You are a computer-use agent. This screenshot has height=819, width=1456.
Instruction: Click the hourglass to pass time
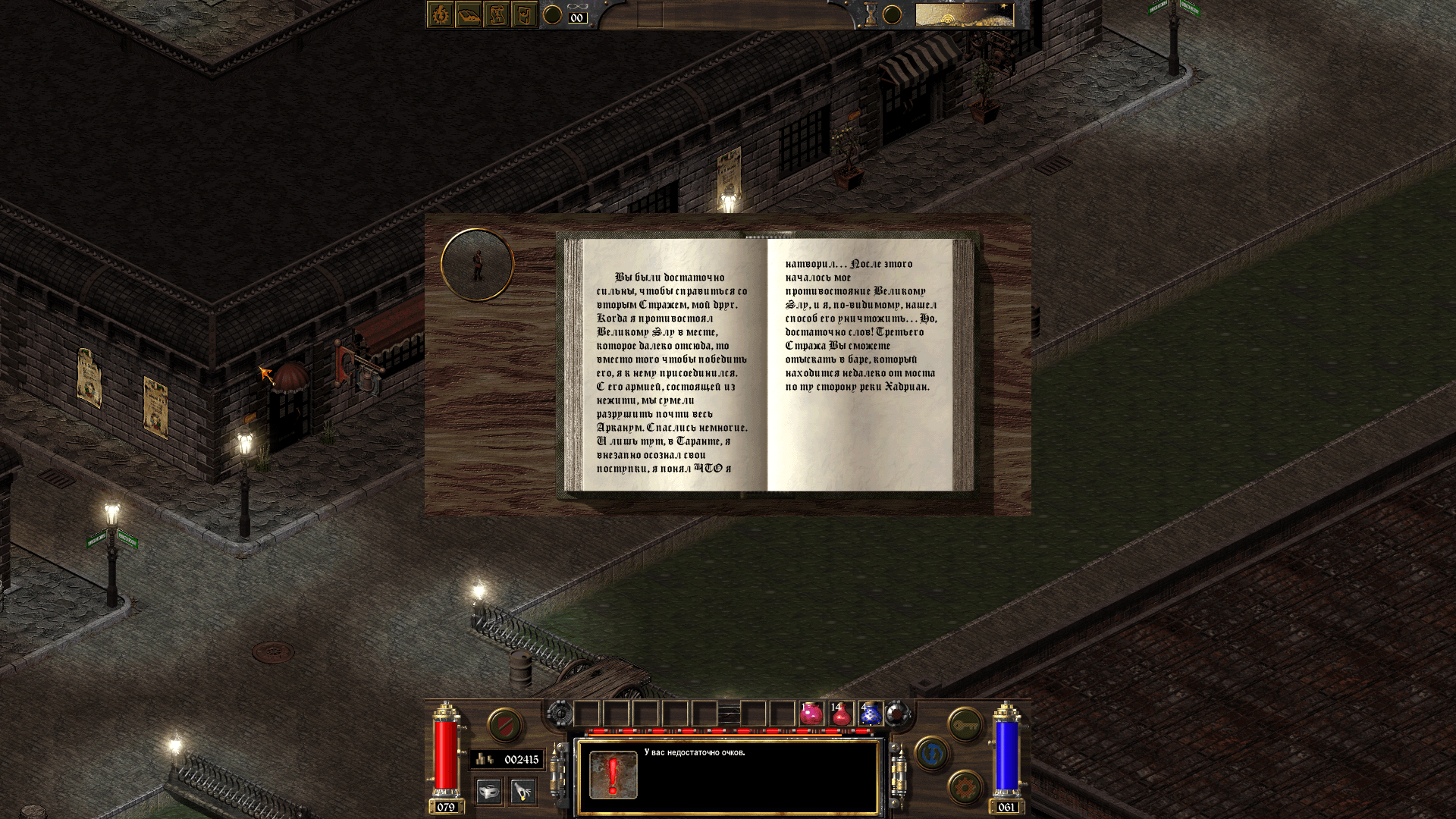870,13
